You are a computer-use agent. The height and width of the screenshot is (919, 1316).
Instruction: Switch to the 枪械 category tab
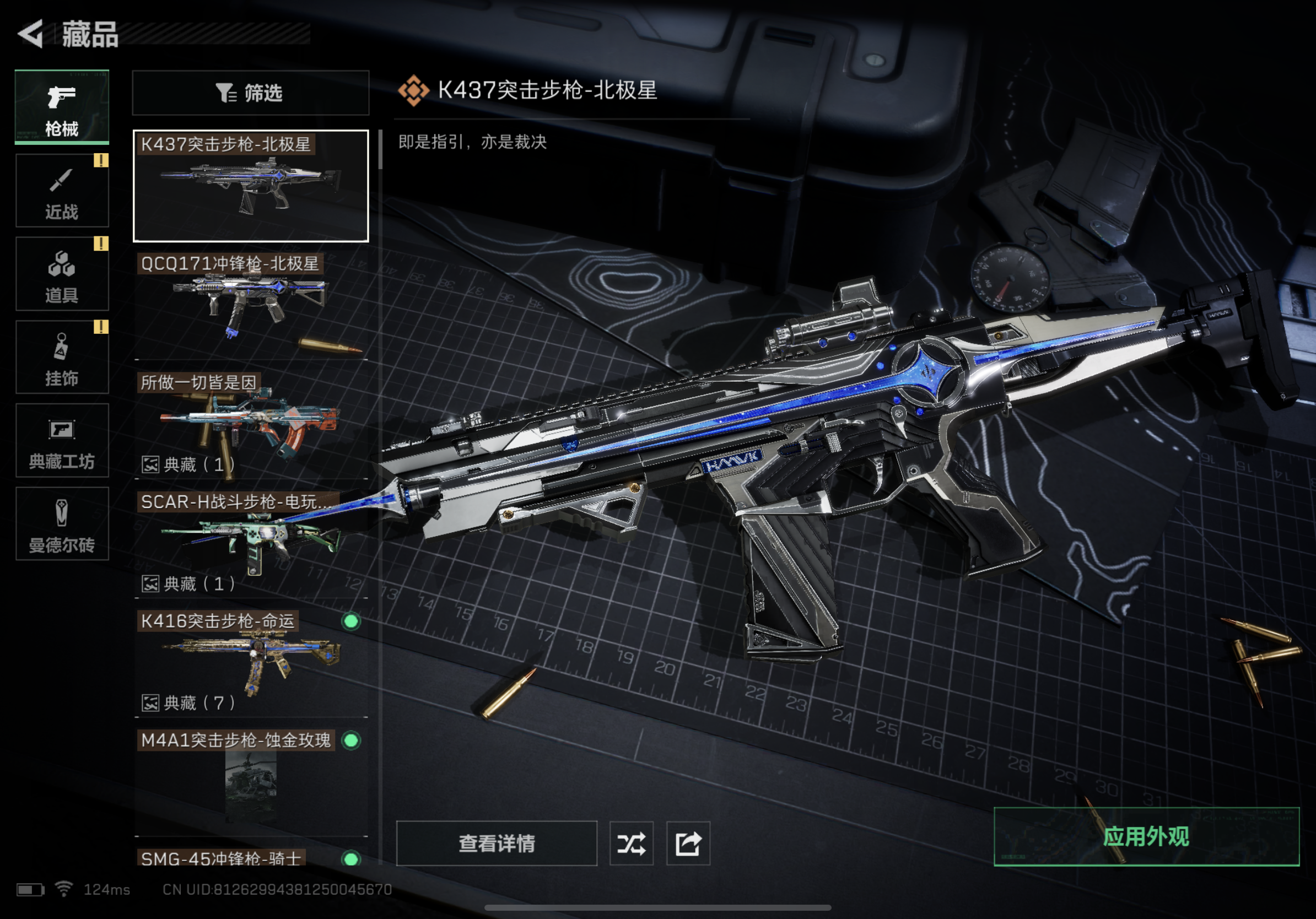pos(62,106)
